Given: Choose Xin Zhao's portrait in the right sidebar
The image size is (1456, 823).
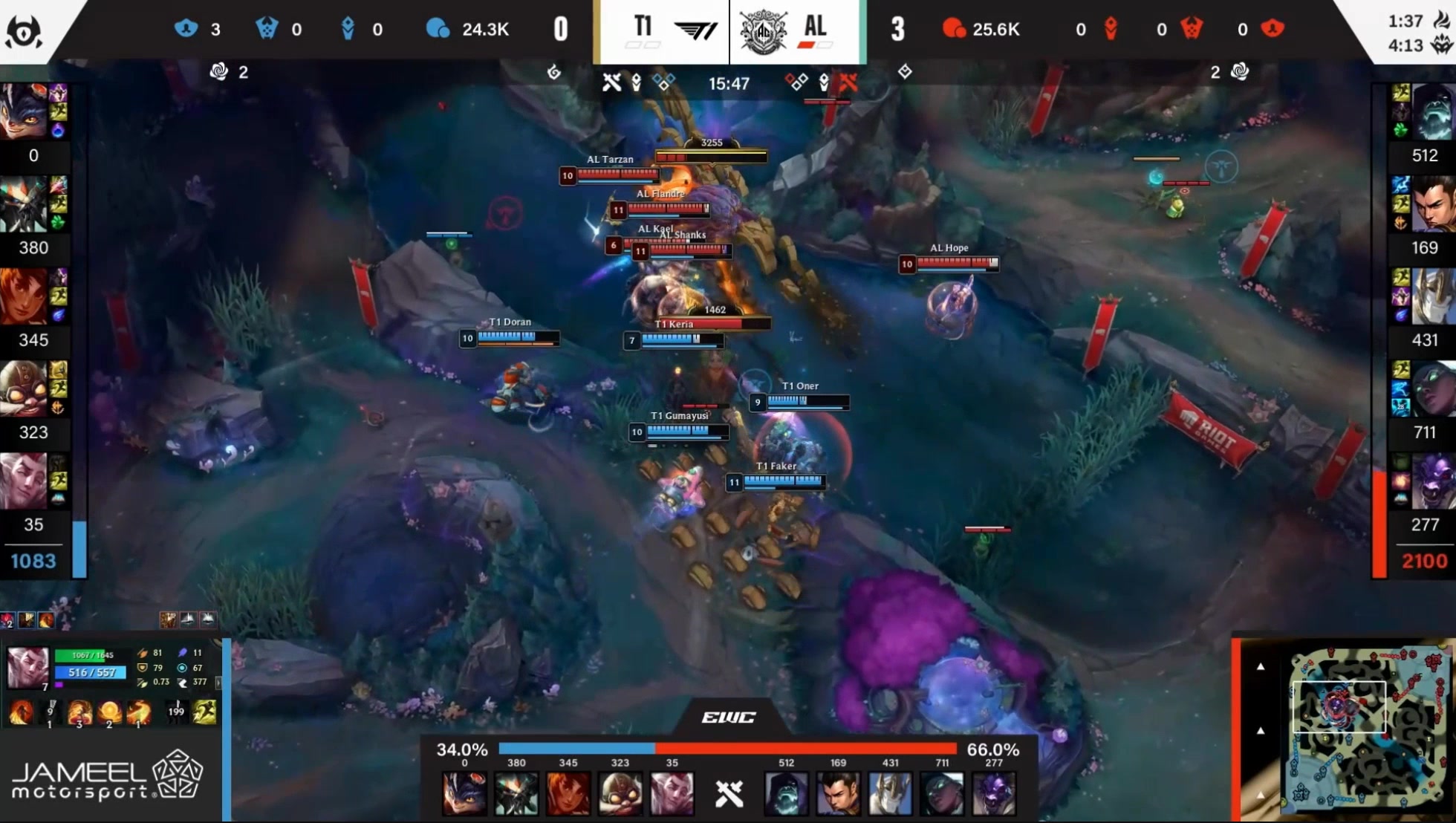Looking at the screenshot, I should [1431, 204].
